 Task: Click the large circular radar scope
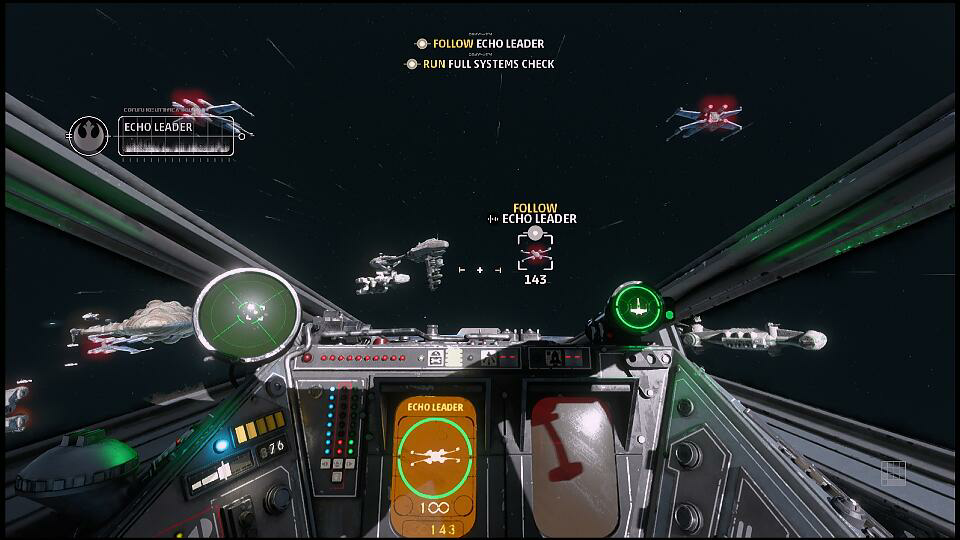coord(247,314)
